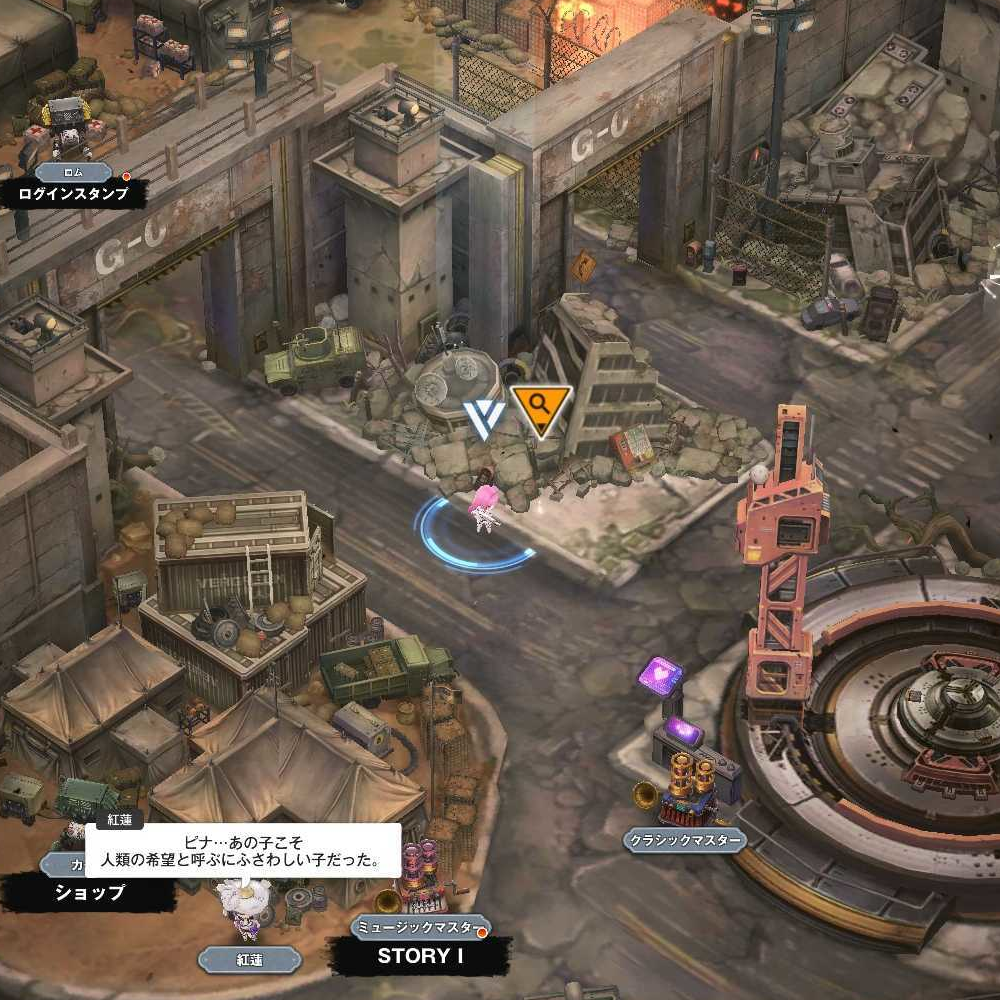Tap the ピナ dialogue speech bubble
Image resolution: width=1000 pixels, height=1000 pixels.
(x=243, y=851)
